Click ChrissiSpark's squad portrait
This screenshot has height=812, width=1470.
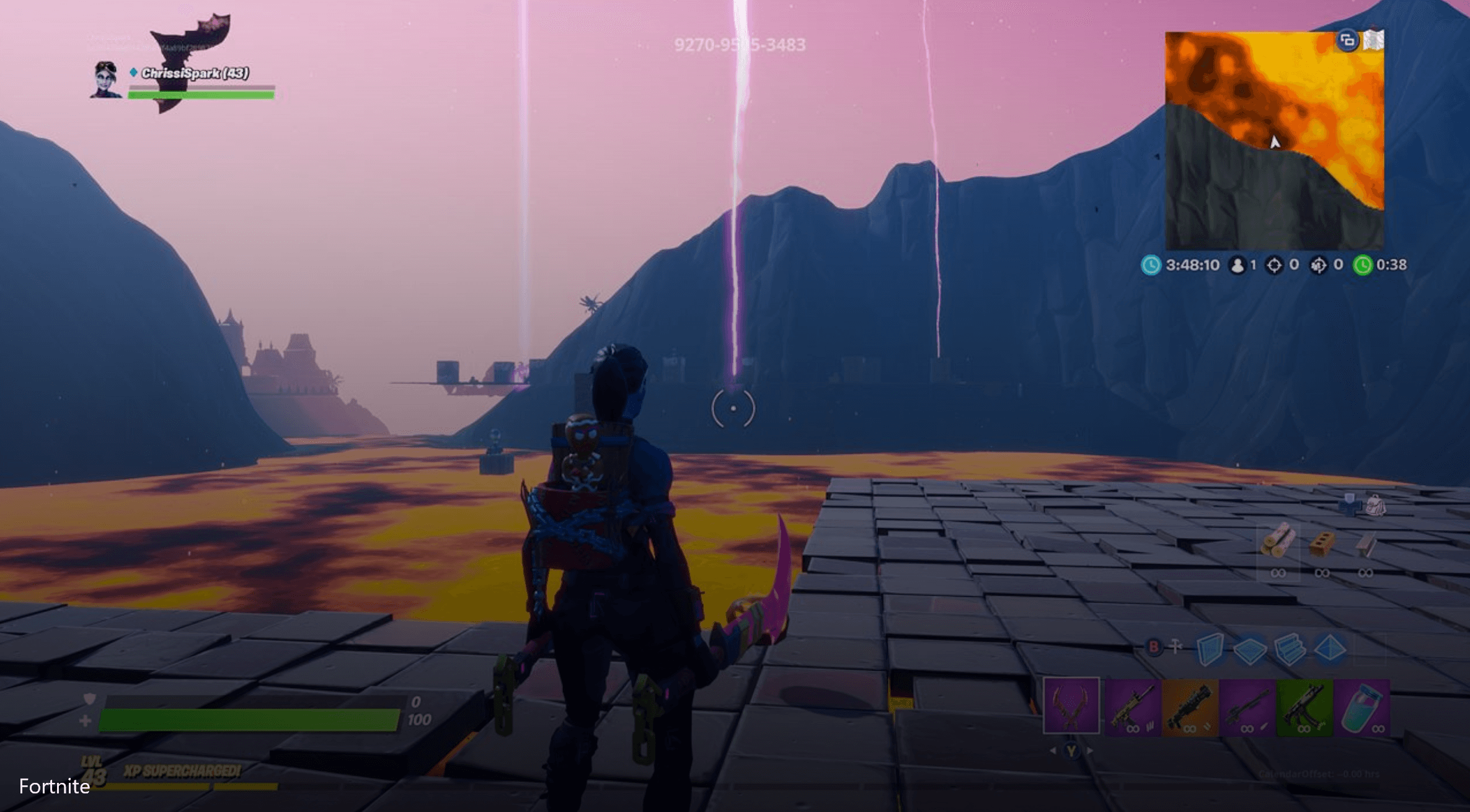(106, 80)
